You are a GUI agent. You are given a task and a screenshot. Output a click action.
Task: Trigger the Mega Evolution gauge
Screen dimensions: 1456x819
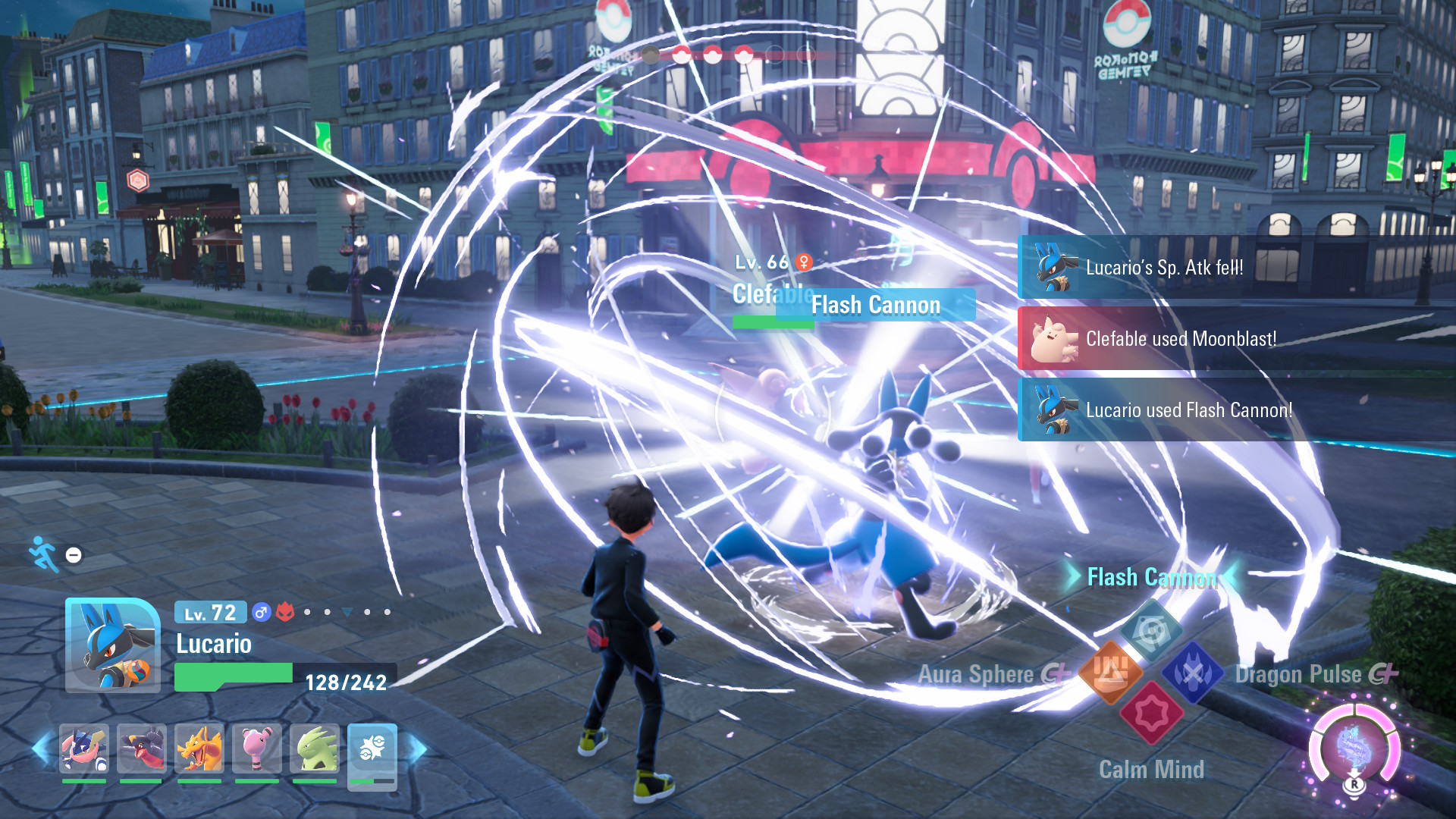[1354, 748]
